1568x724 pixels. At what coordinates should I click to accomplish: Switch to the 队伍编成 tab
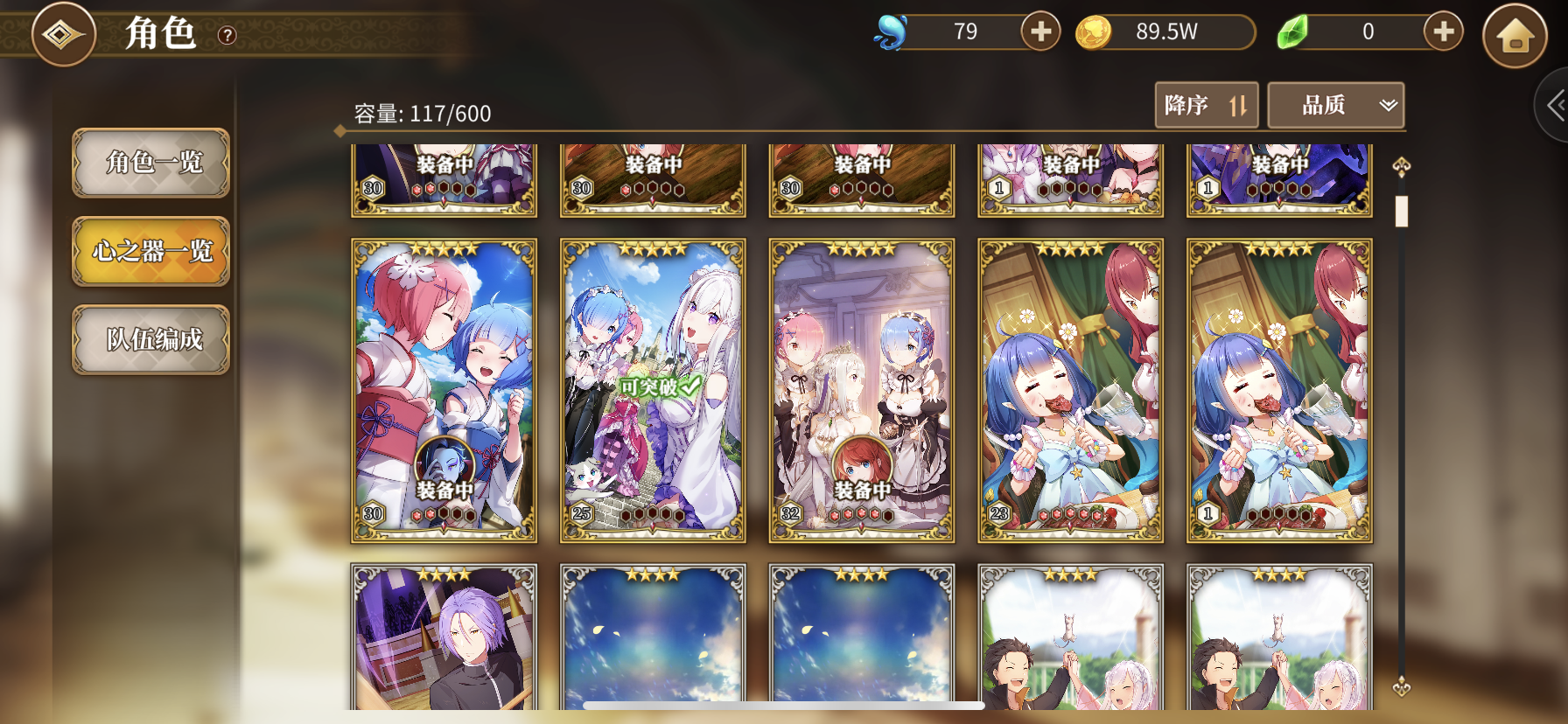[150, 340]
